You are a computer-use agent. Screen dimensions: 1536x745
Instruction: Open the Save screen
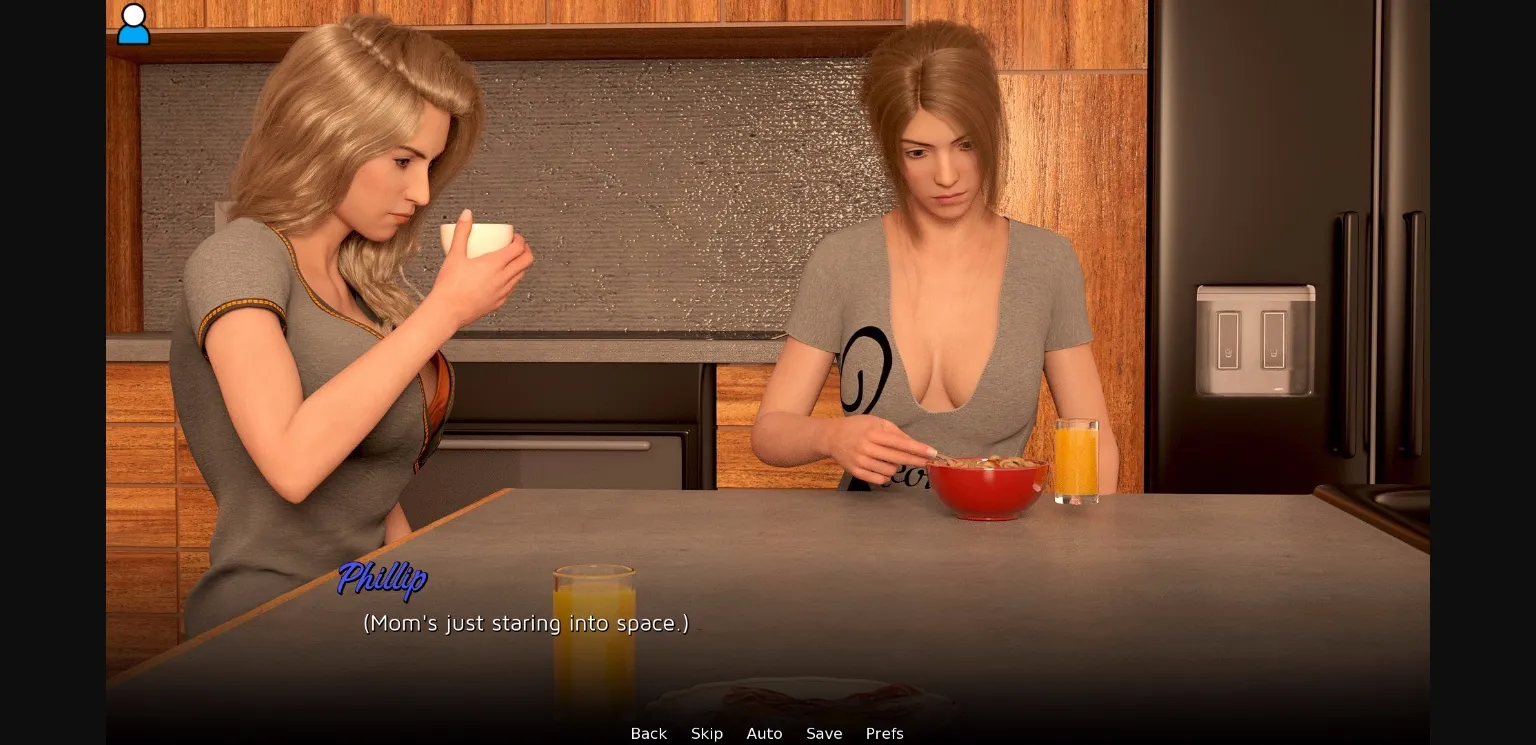[x=824, y=733]
